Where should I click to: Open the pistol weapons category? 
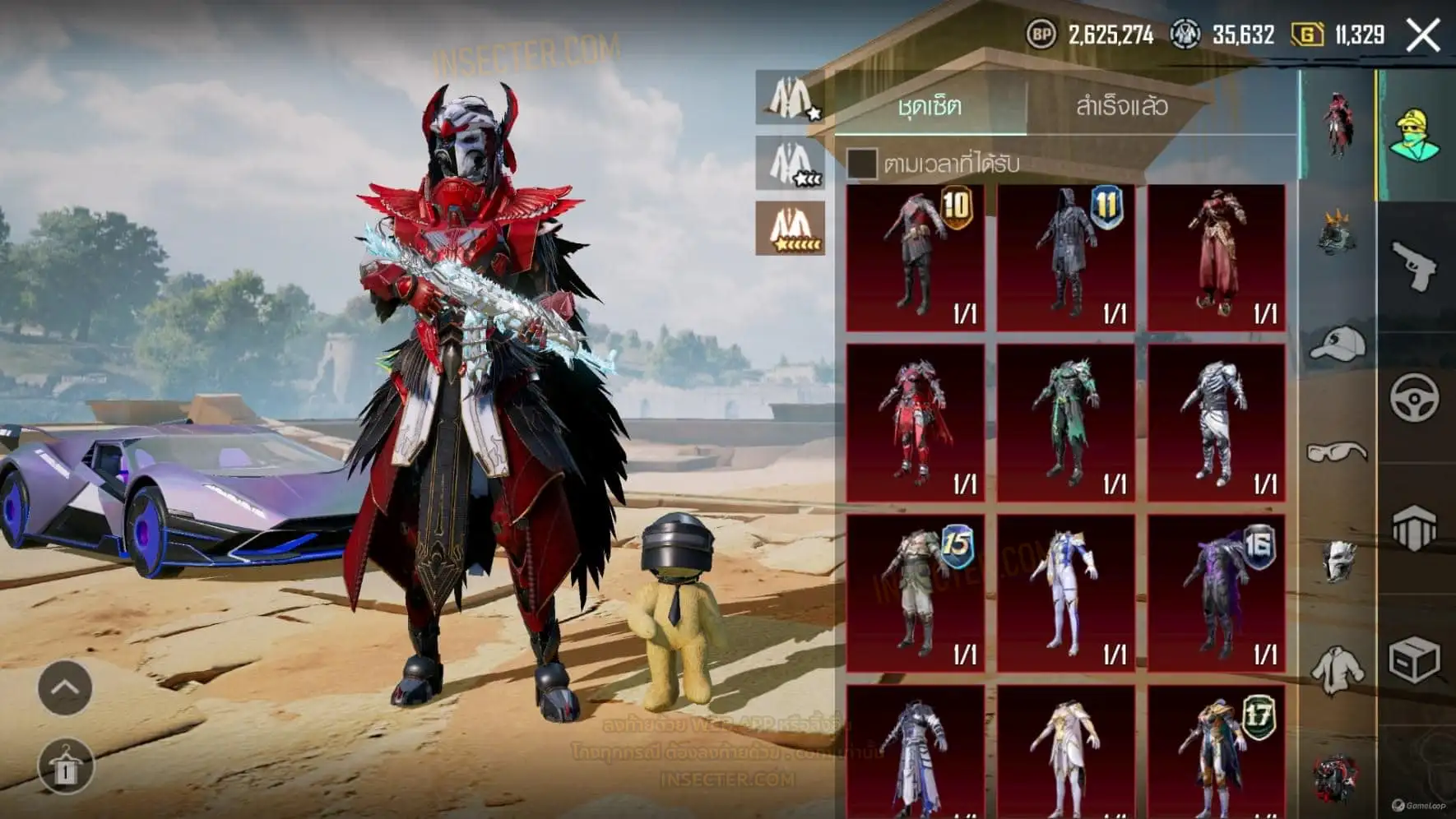pos(1414,265)
